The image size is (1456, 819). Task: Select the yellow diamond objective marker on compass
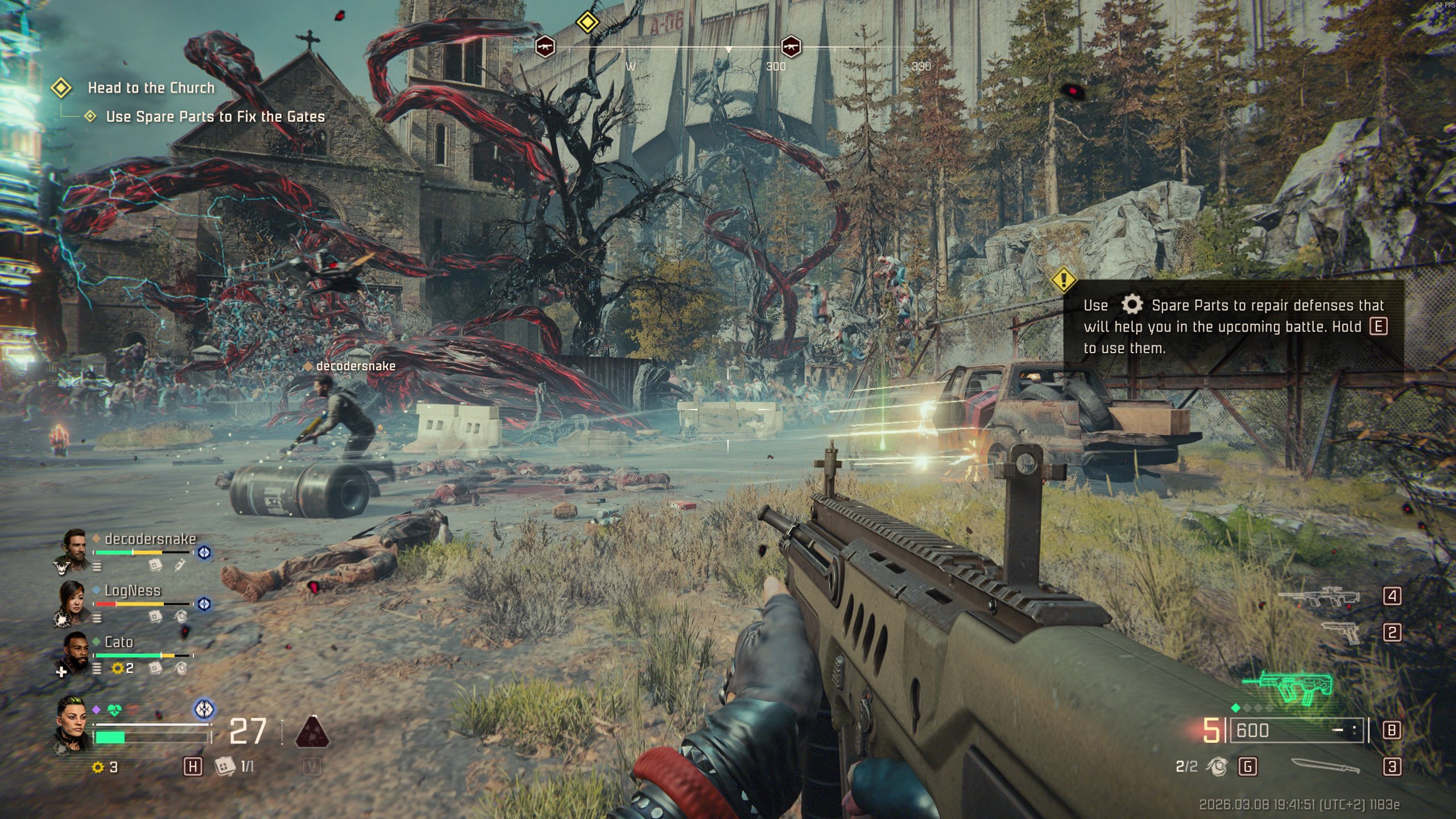(587, 23)
